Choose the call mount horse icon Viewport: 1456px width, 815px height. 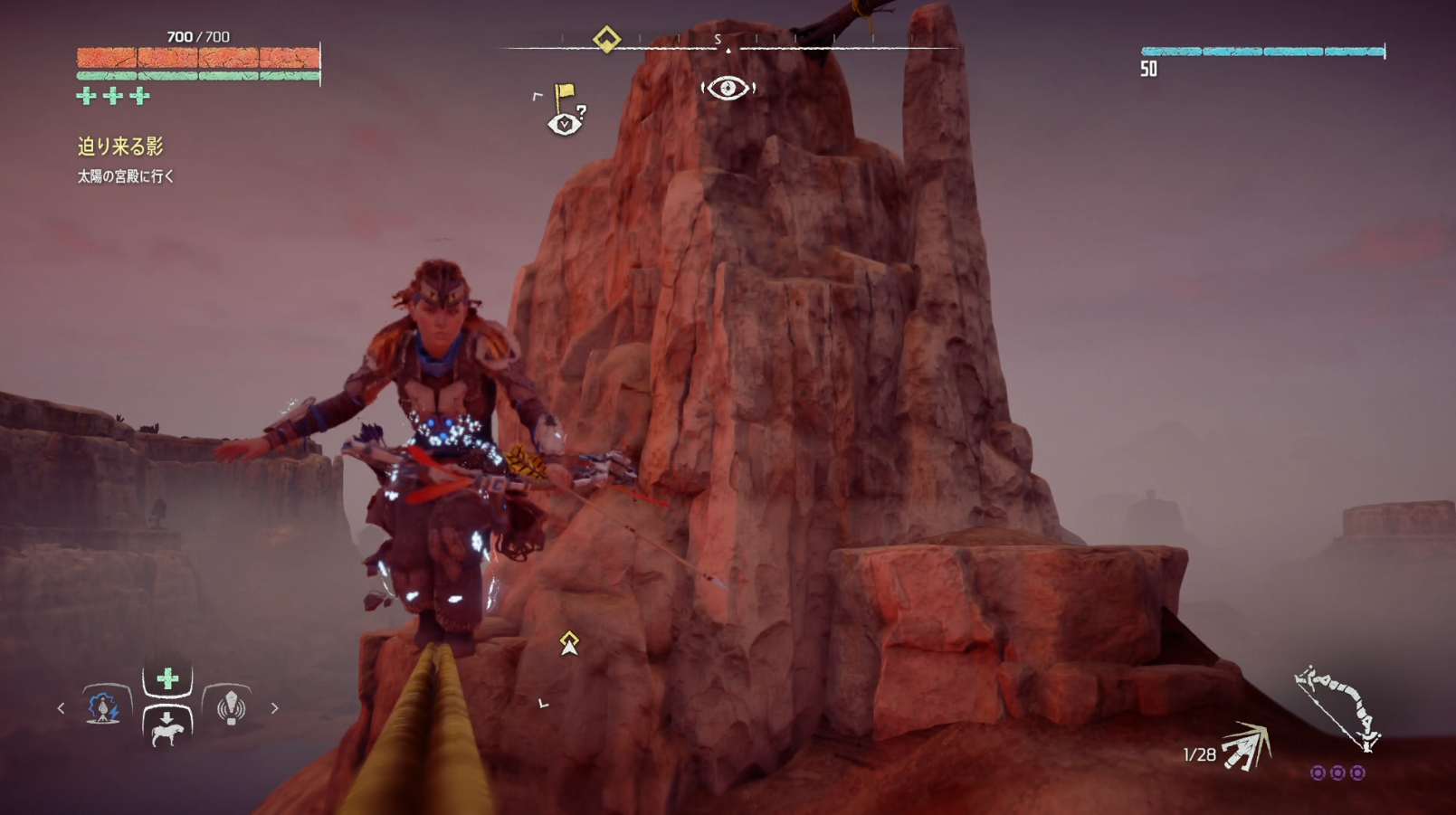pyautogui.click(x=167, y=727)
